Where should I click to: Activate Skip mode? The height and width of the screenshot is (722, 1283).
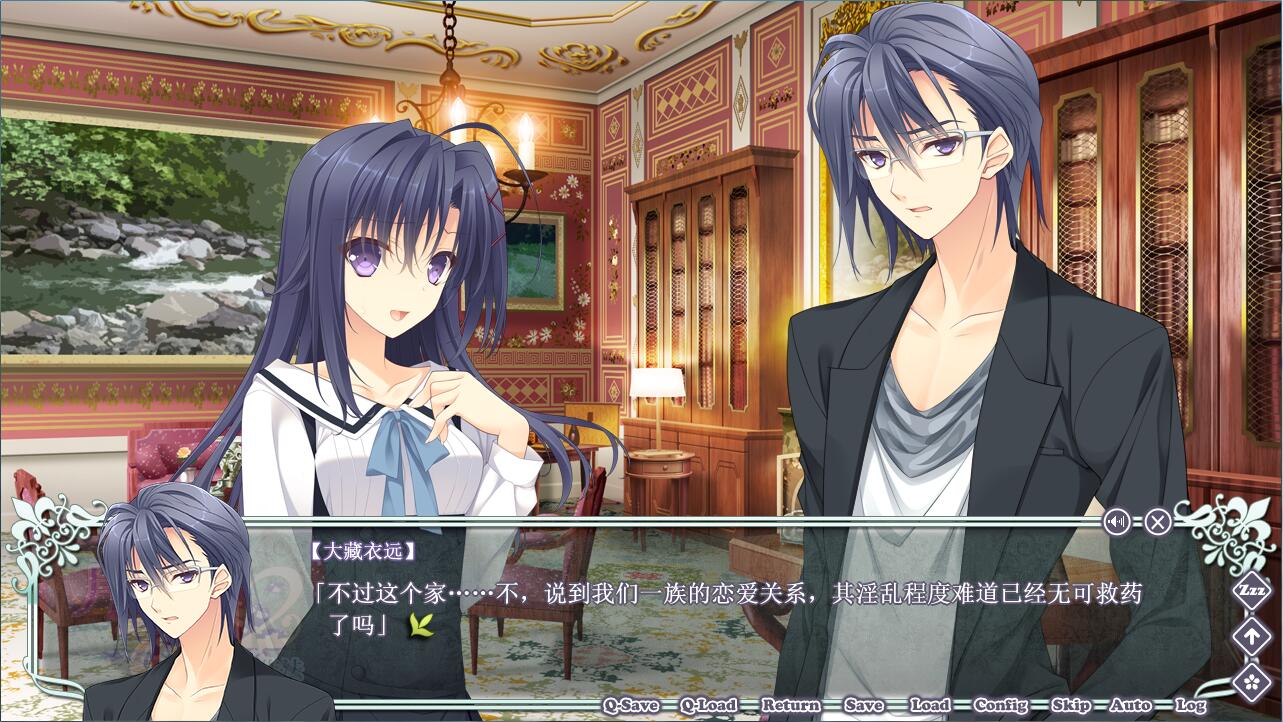pyautogui.click(x=1070, y=705)
